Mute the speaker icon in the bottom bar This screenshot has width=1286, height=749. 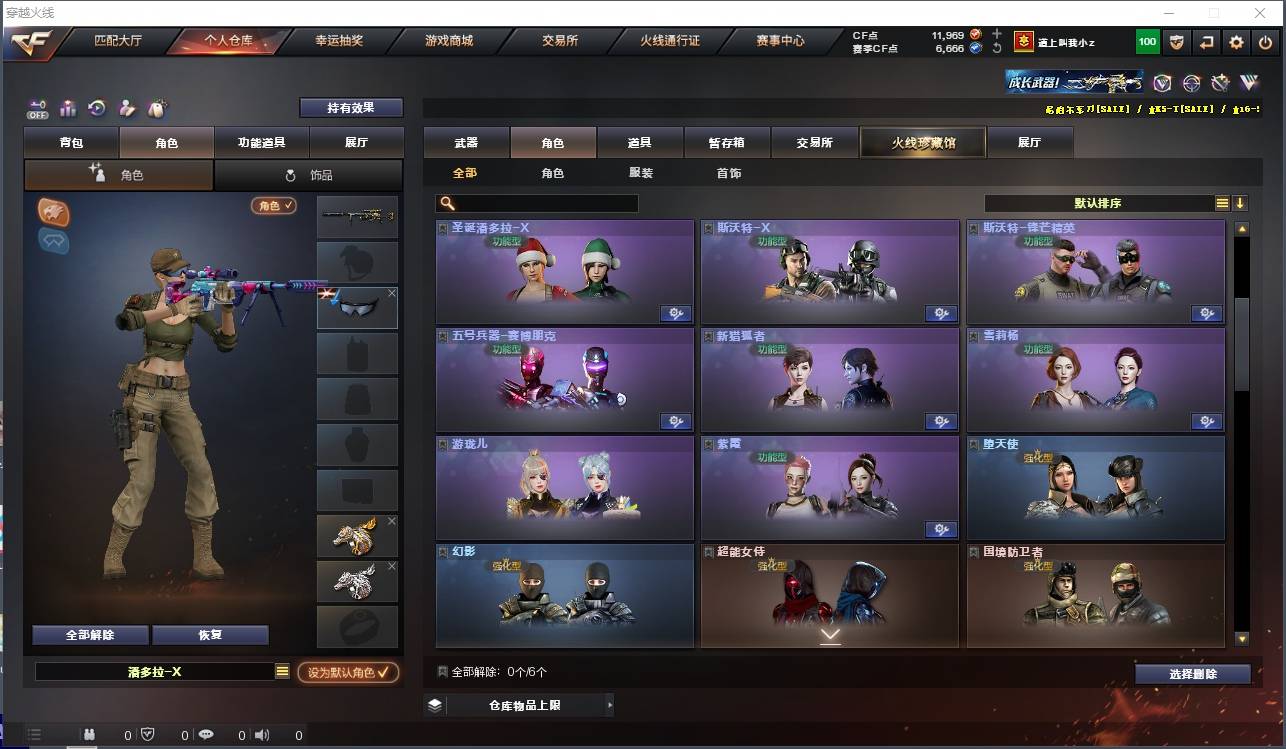(x=260, y=734)
